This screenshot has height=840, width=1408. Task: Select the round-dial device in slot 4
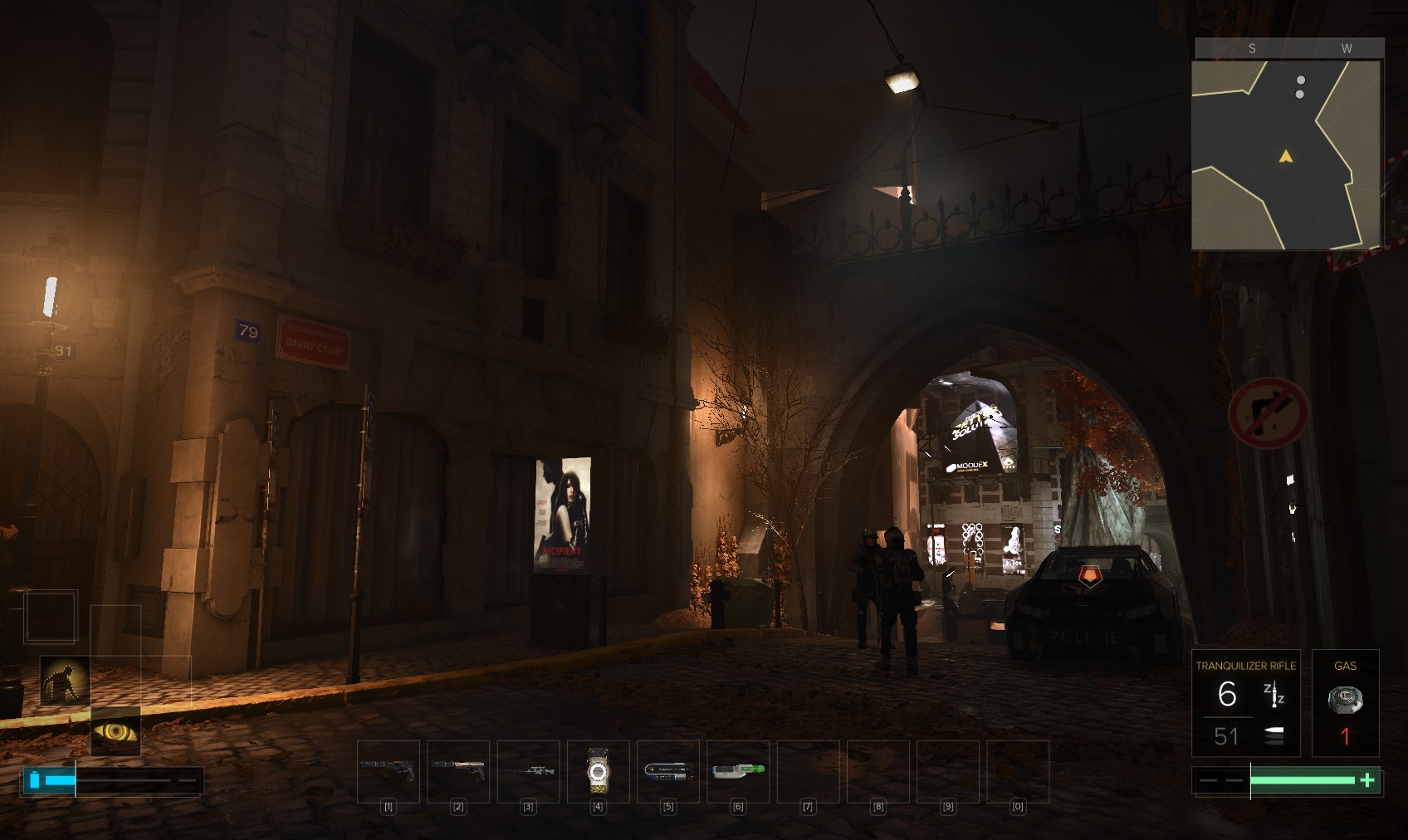(x=598, y=771)
